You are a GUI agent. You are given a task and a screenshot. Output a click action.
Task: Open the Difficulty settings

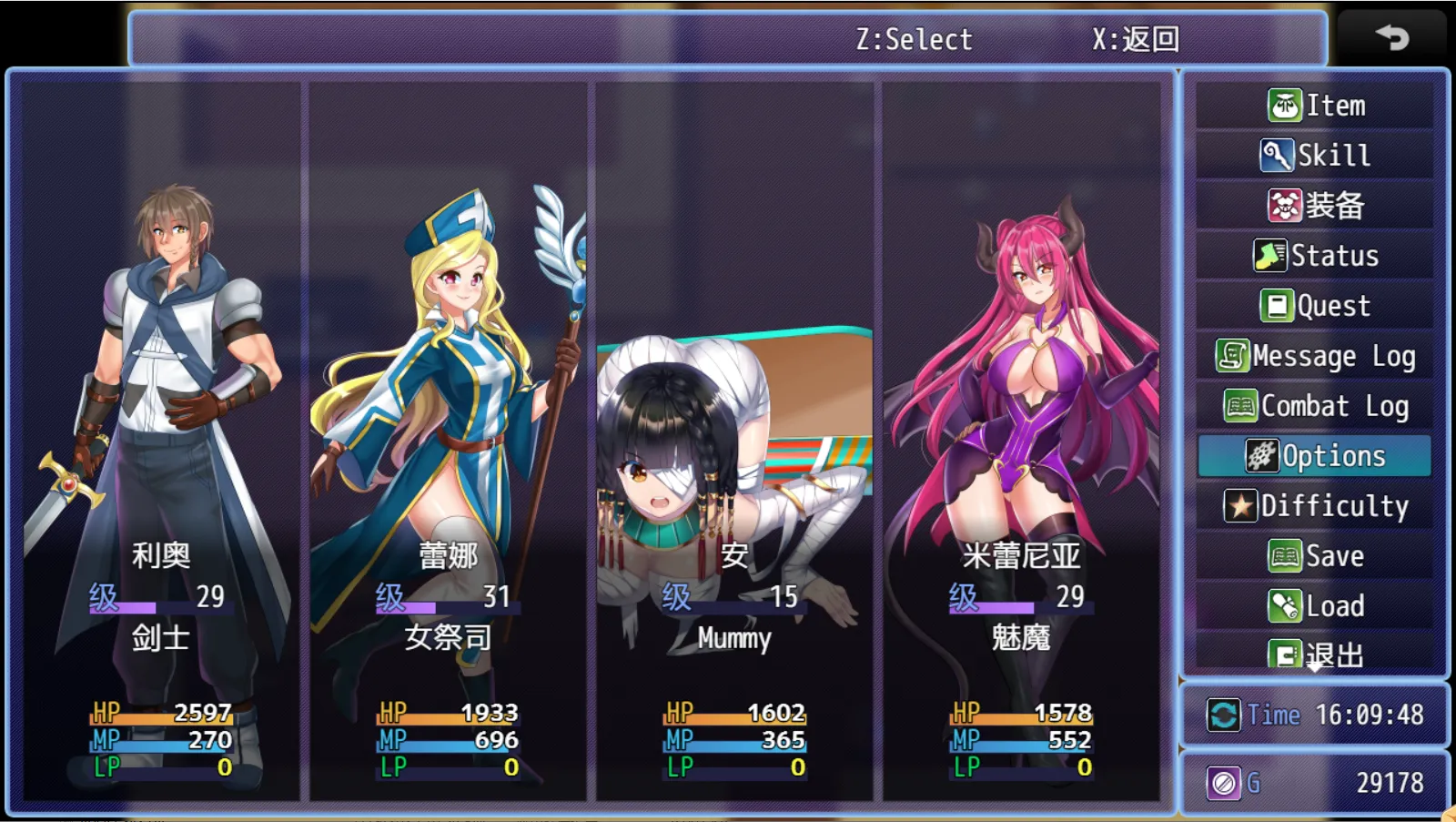click(1315, 506)
